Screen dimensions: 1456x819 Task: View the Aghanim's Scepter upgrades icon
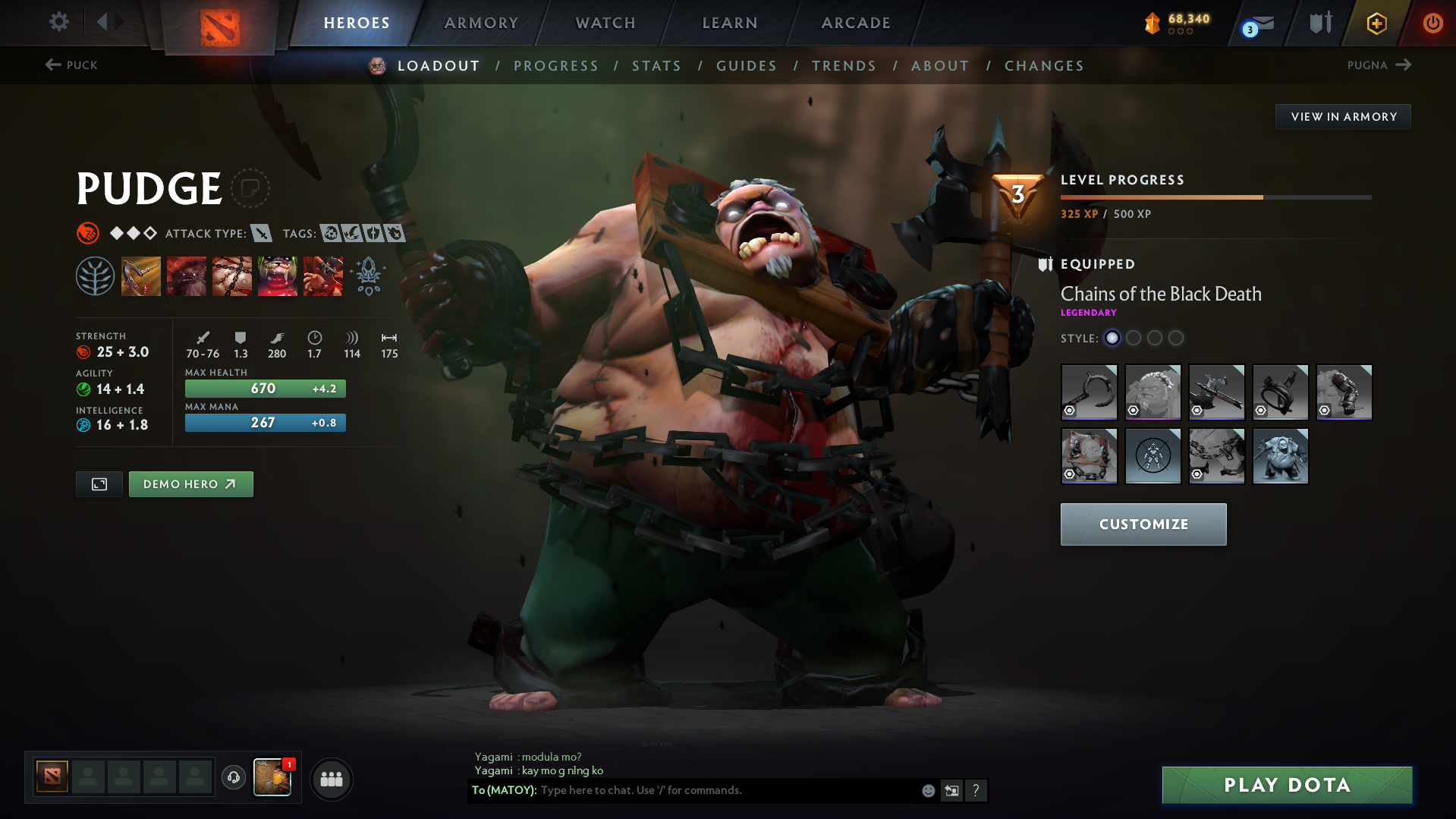click(367, 276)
